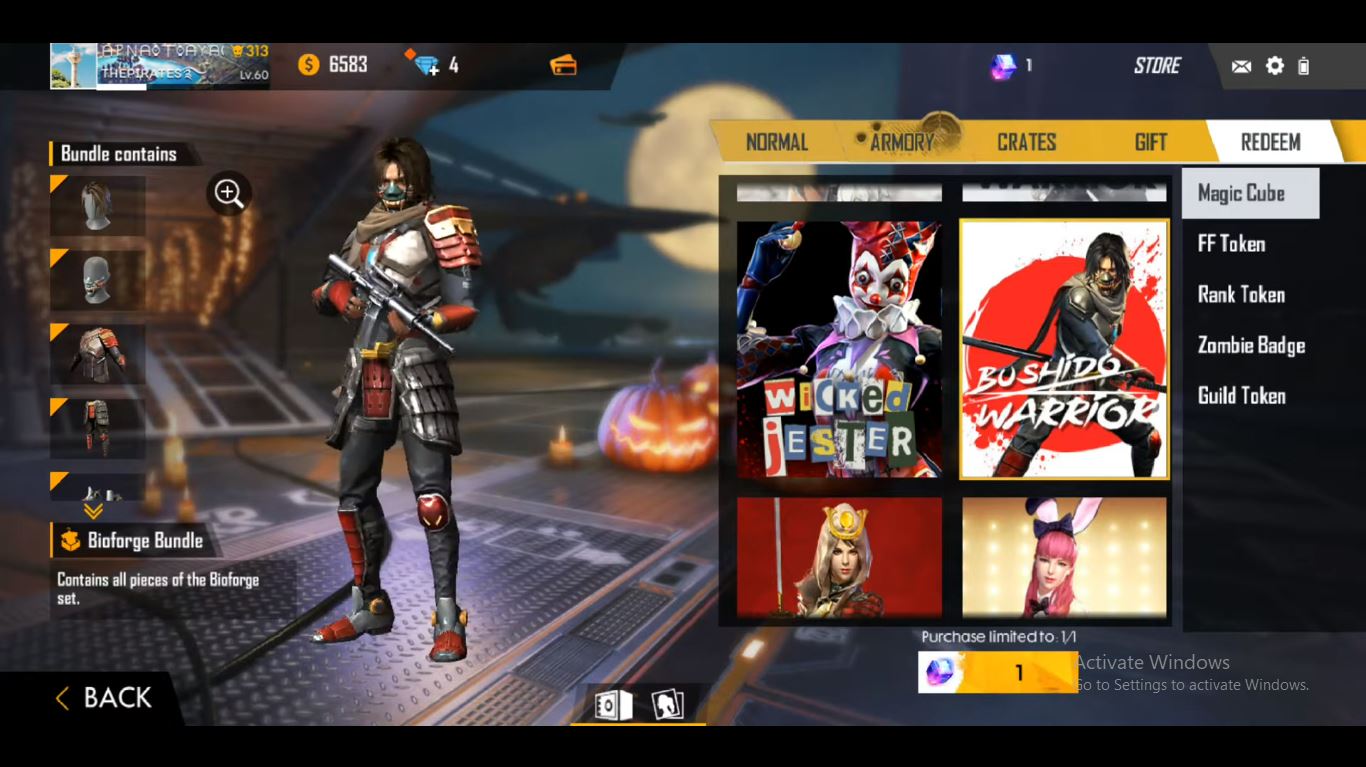1366x767 pixels.
Task: Switch to the NORMAL store tab
Action: pos(776,142)
